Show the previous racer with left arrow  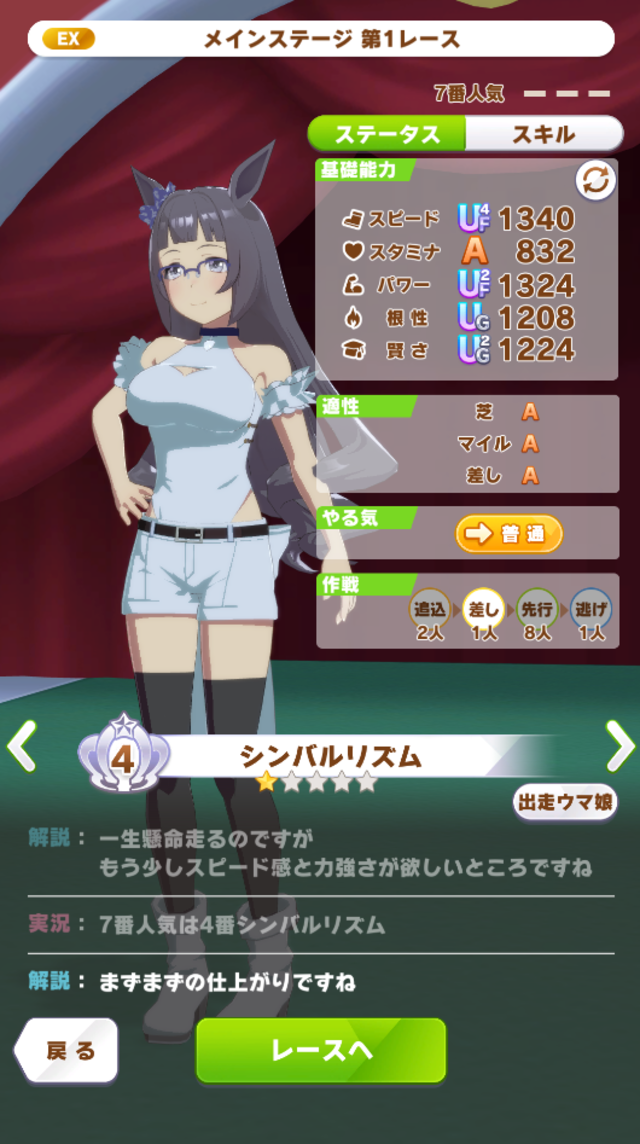22,746
